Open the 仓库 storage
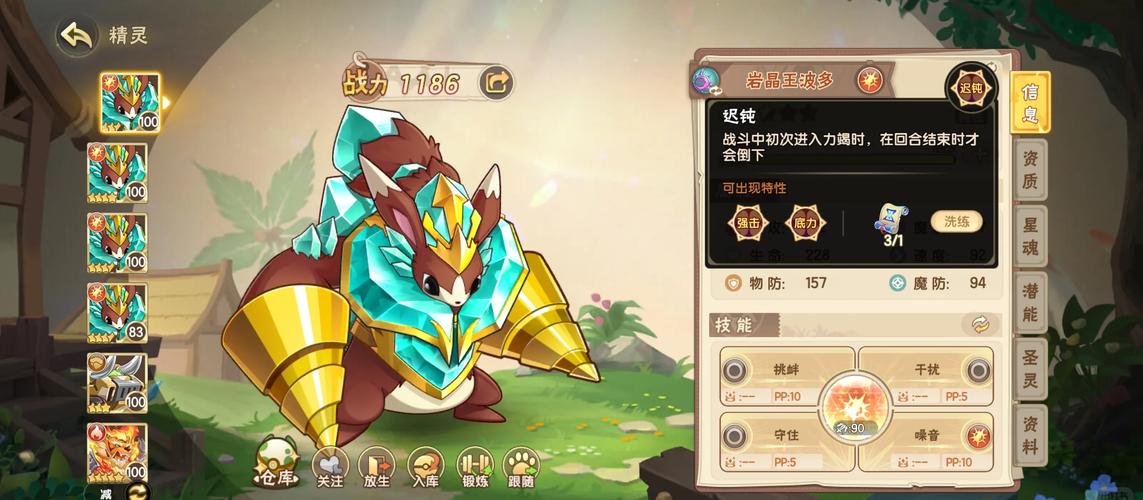The height and width of the screenshot is (500, 1143). point(277,464)
